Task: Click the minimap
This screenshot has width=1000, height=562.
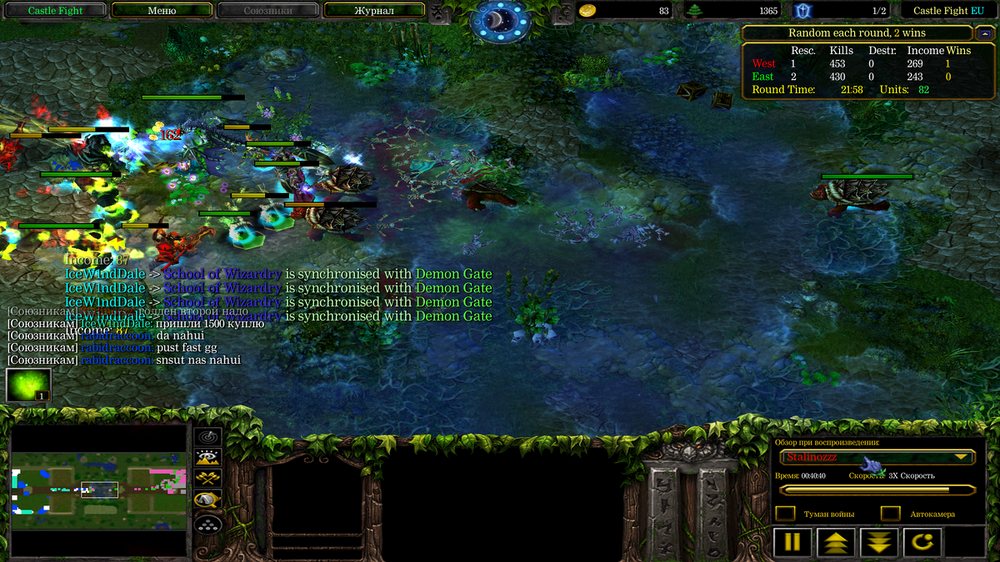Action: 98,490
